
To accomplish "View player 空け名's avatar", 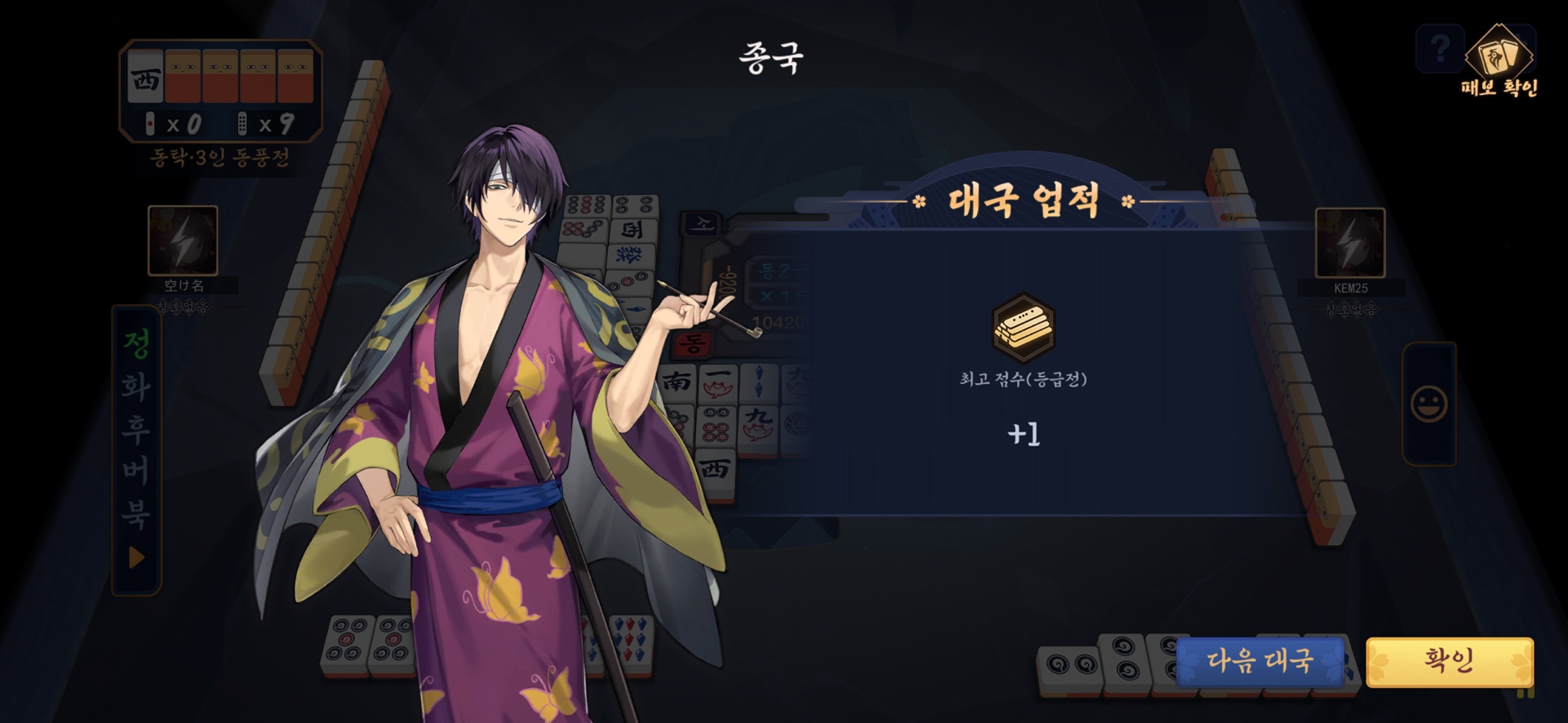I will point(183,241).
